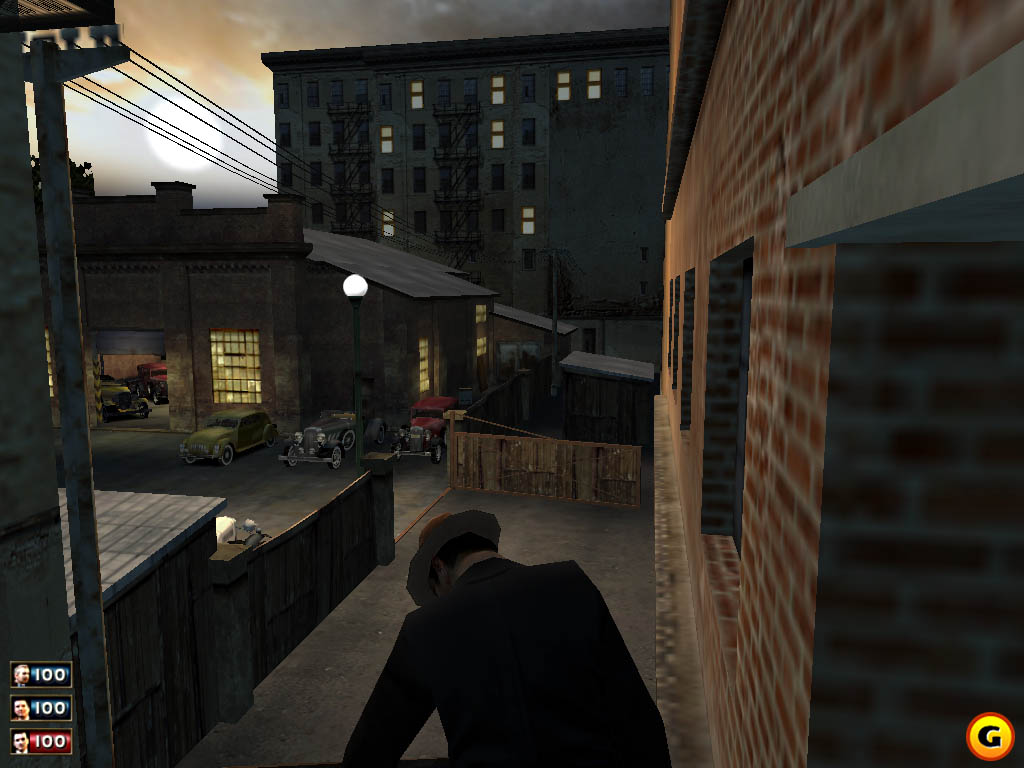This screenshot has width=1024, height=768.
Task: Select the gray-haired squad member portrait
Action: click(21, 675)
